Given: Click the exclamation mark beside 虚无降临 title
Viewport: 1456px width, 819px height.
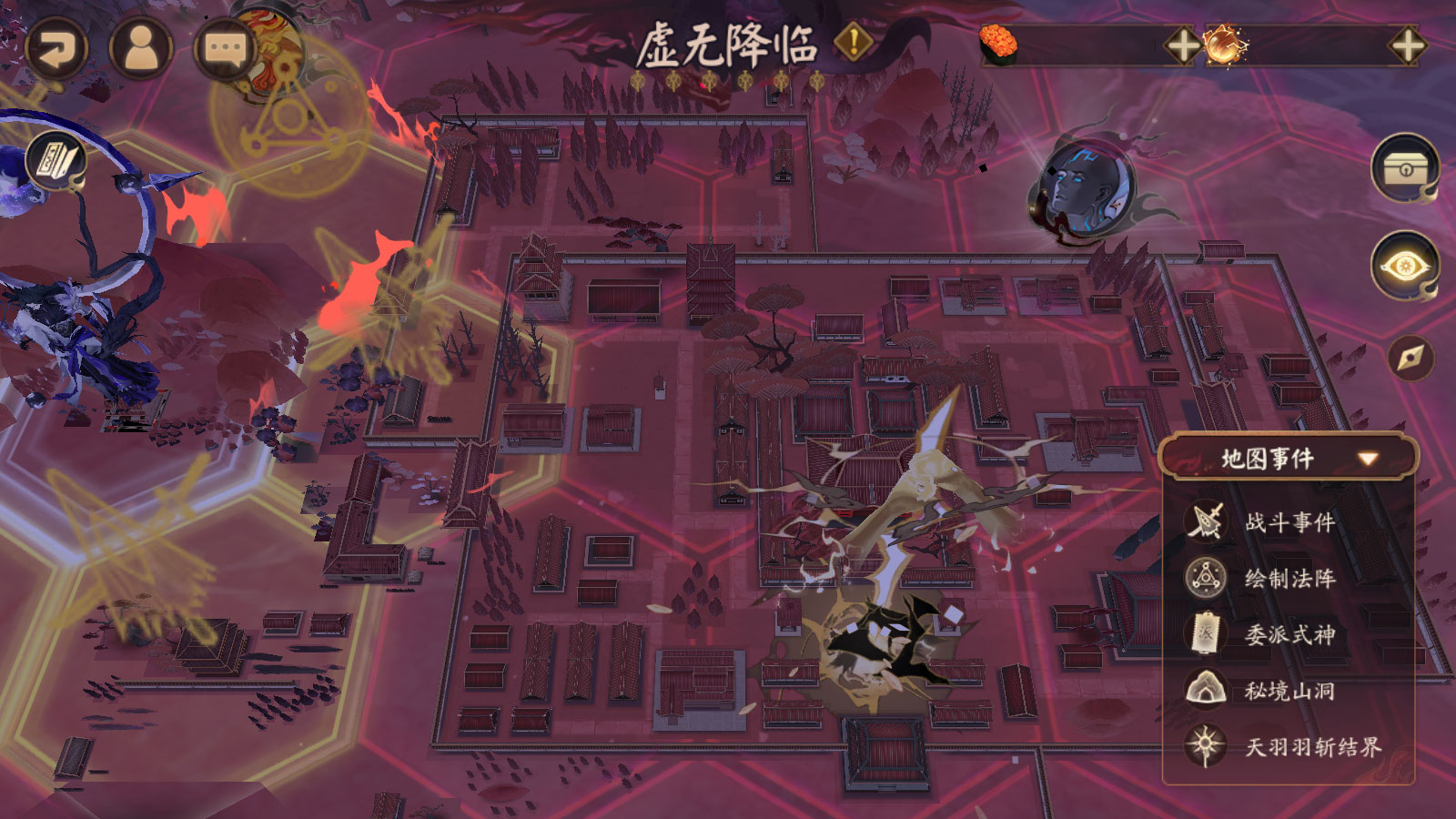Looking at the screenshot, I should click(853, 41).
